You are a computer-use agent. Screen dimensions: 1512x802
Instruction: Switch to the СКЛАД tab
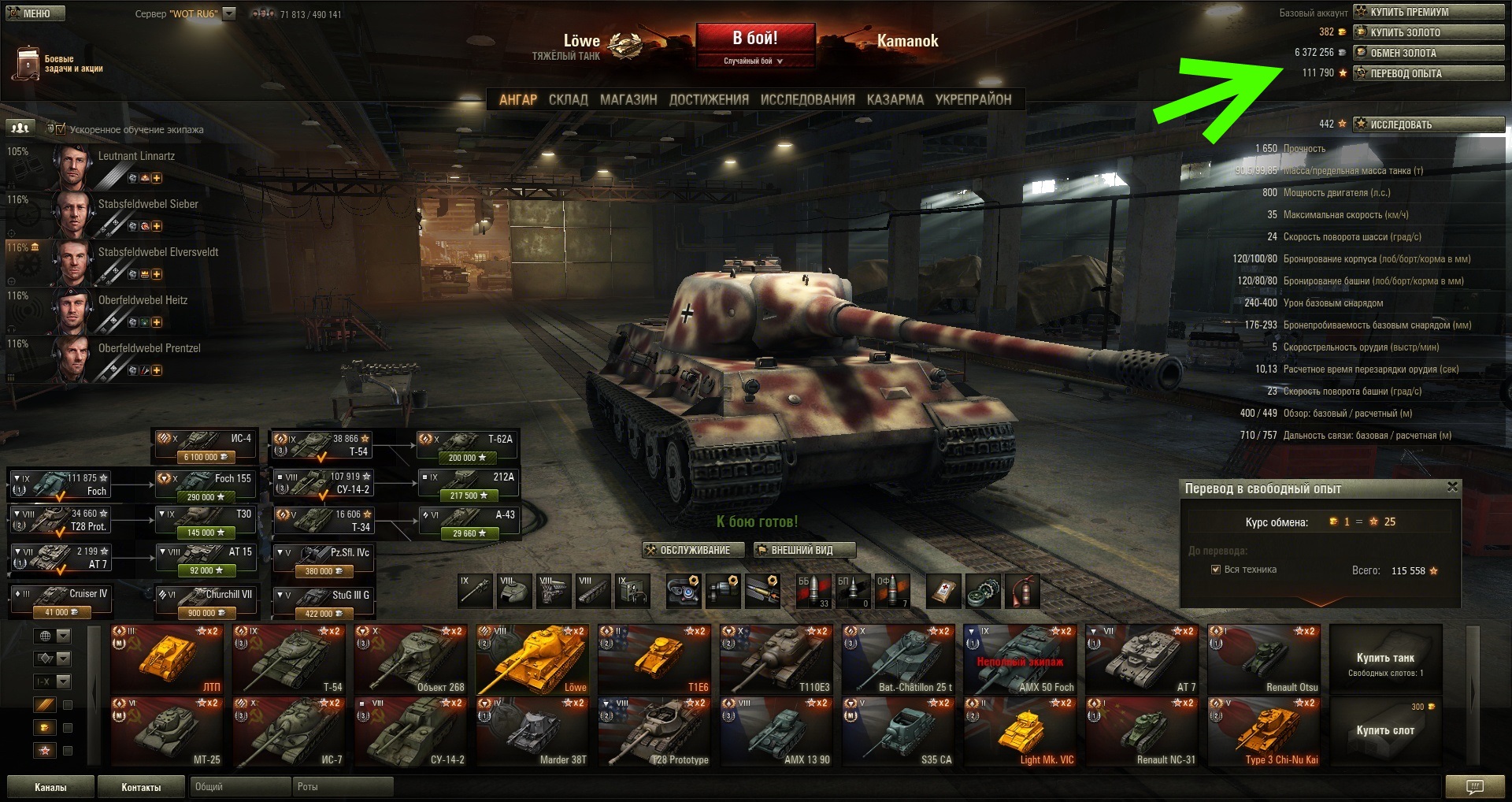pyautogui.click(x=568, y=100)
